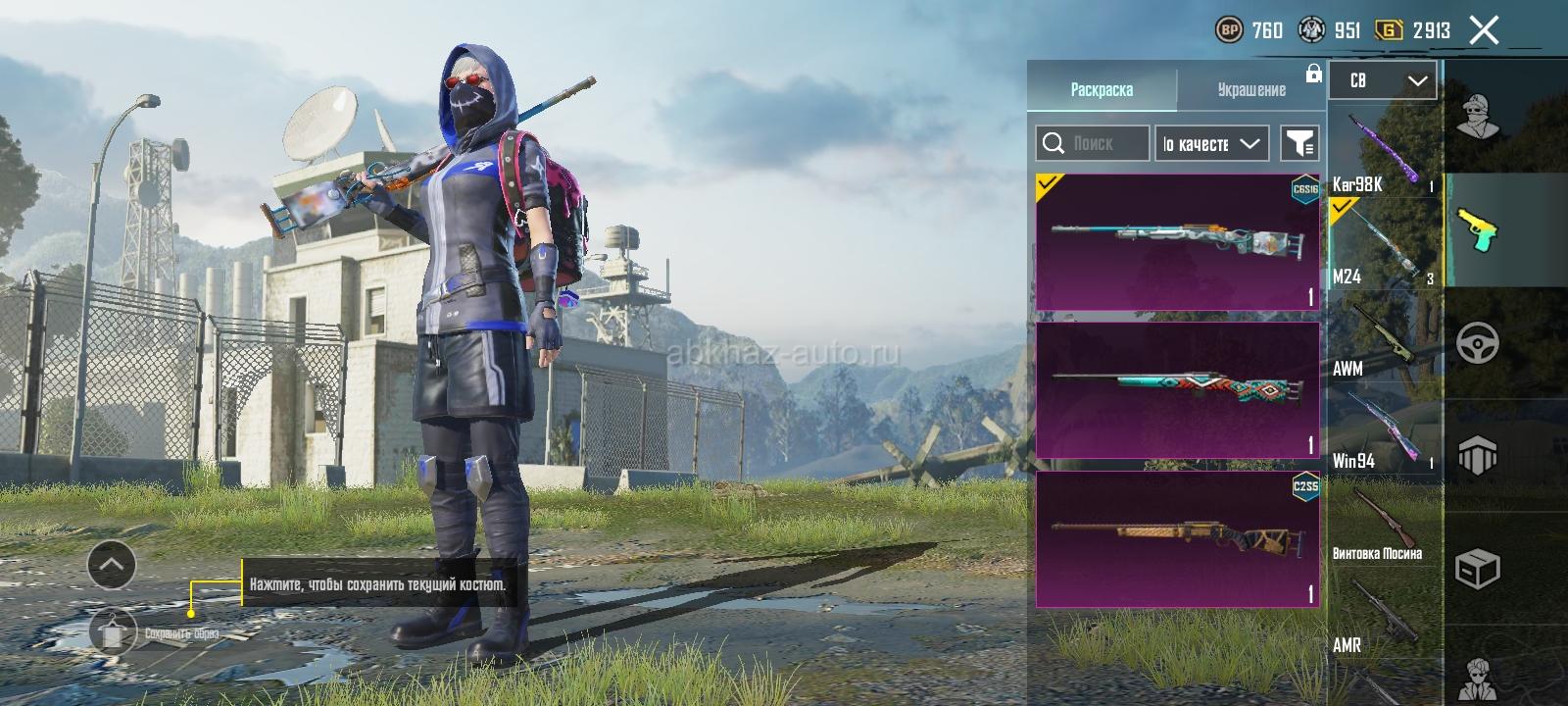1568x706 pixels.
Task: Expand the СВ weapon category dropdown
Action: click(1383, 80)
